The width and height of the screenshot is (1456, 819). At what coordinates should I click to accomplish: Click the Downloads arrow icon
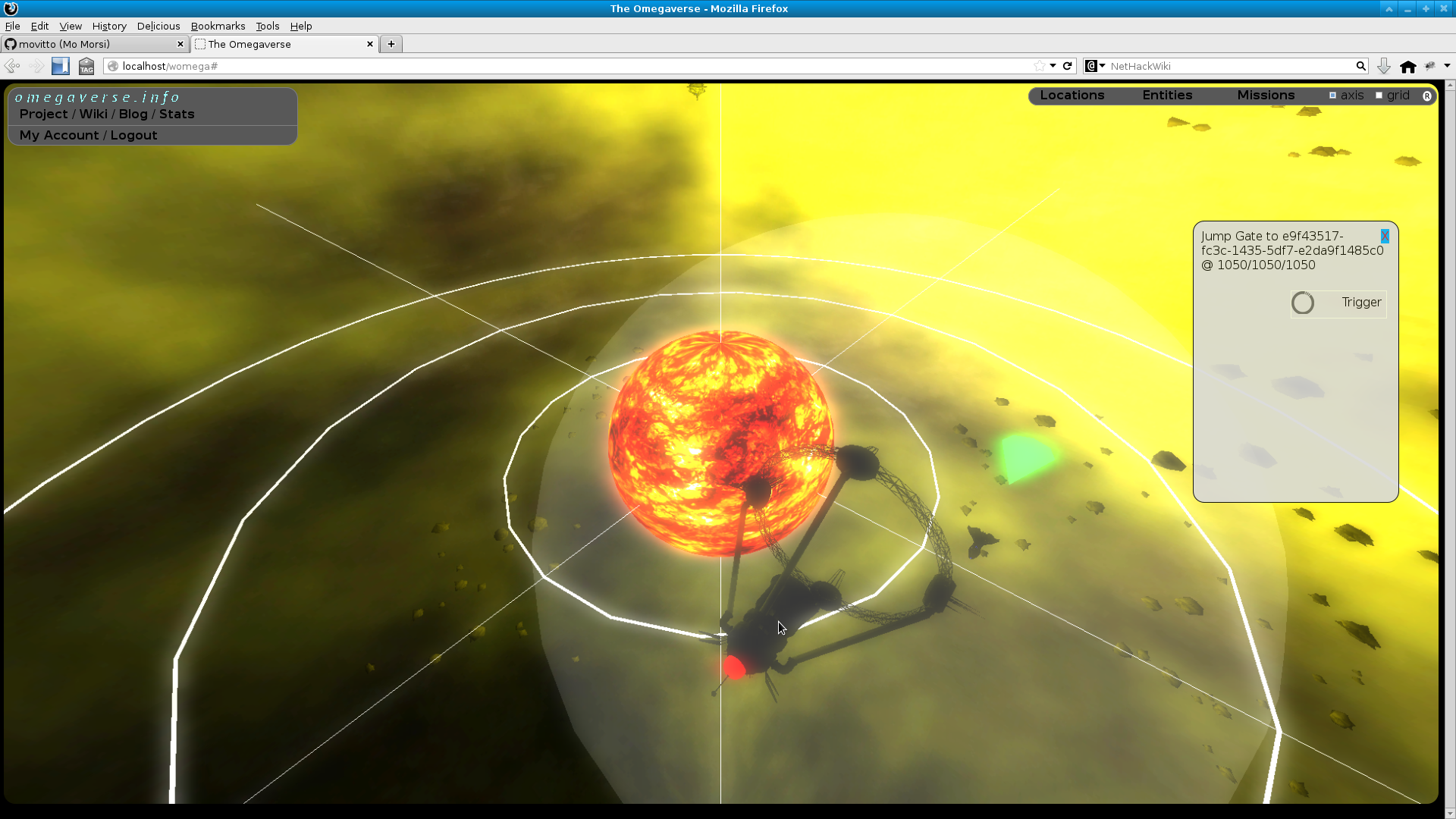(1383, 66)
